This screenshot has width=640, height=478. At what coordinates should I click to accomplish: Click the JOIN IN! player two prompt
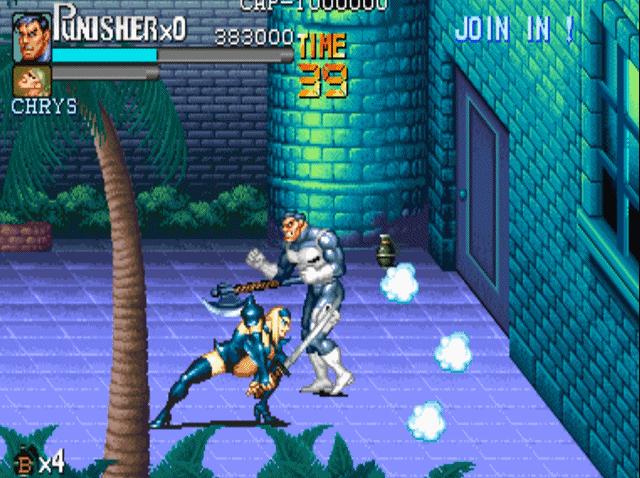(x=514, y=29)
